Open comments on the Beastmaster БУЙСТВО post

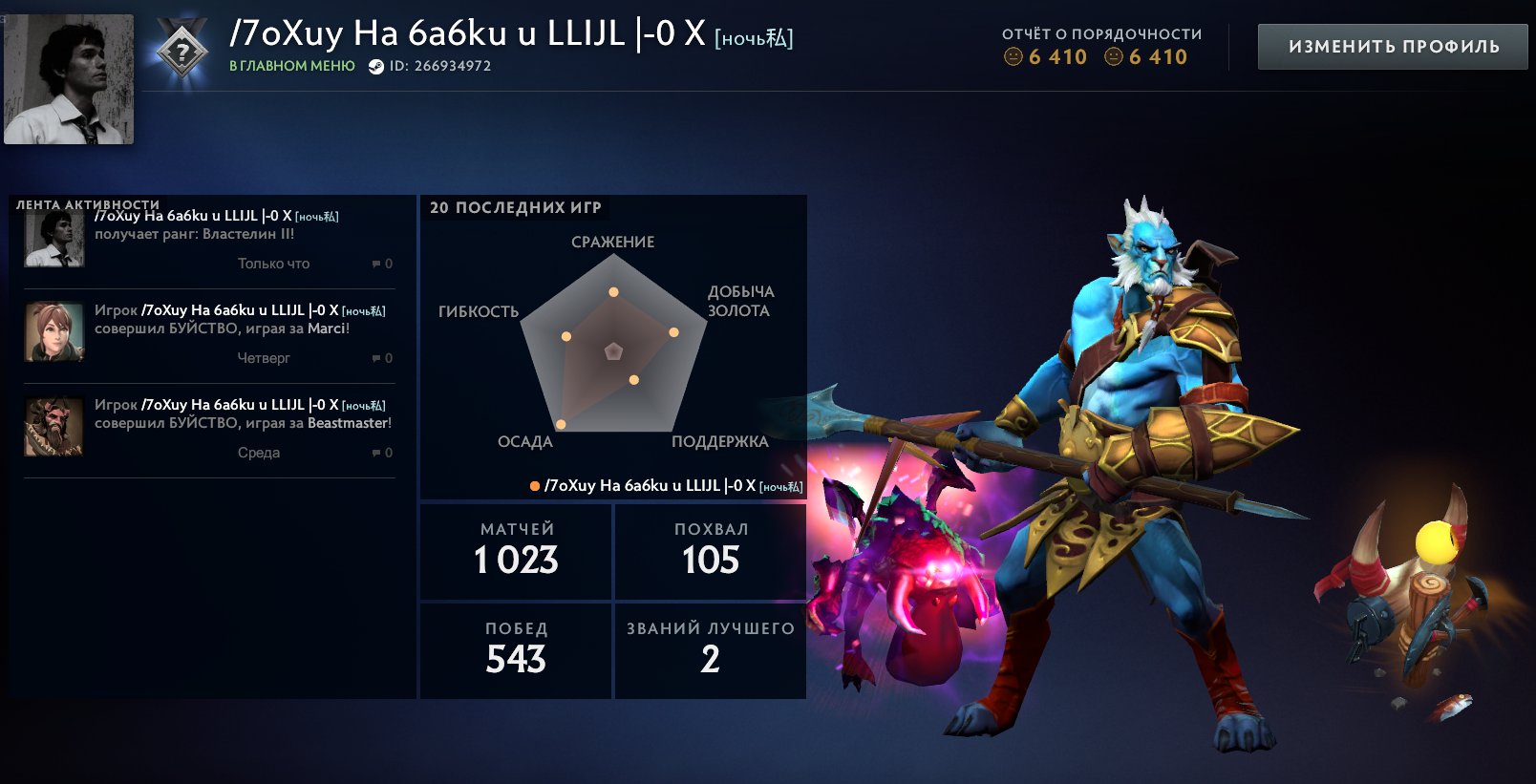[x=377, y=453]
